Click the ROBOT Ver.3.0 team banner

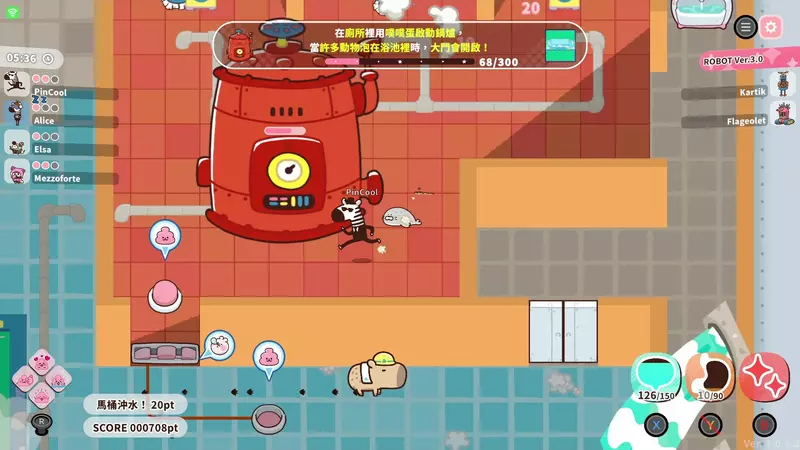point(733,59)
